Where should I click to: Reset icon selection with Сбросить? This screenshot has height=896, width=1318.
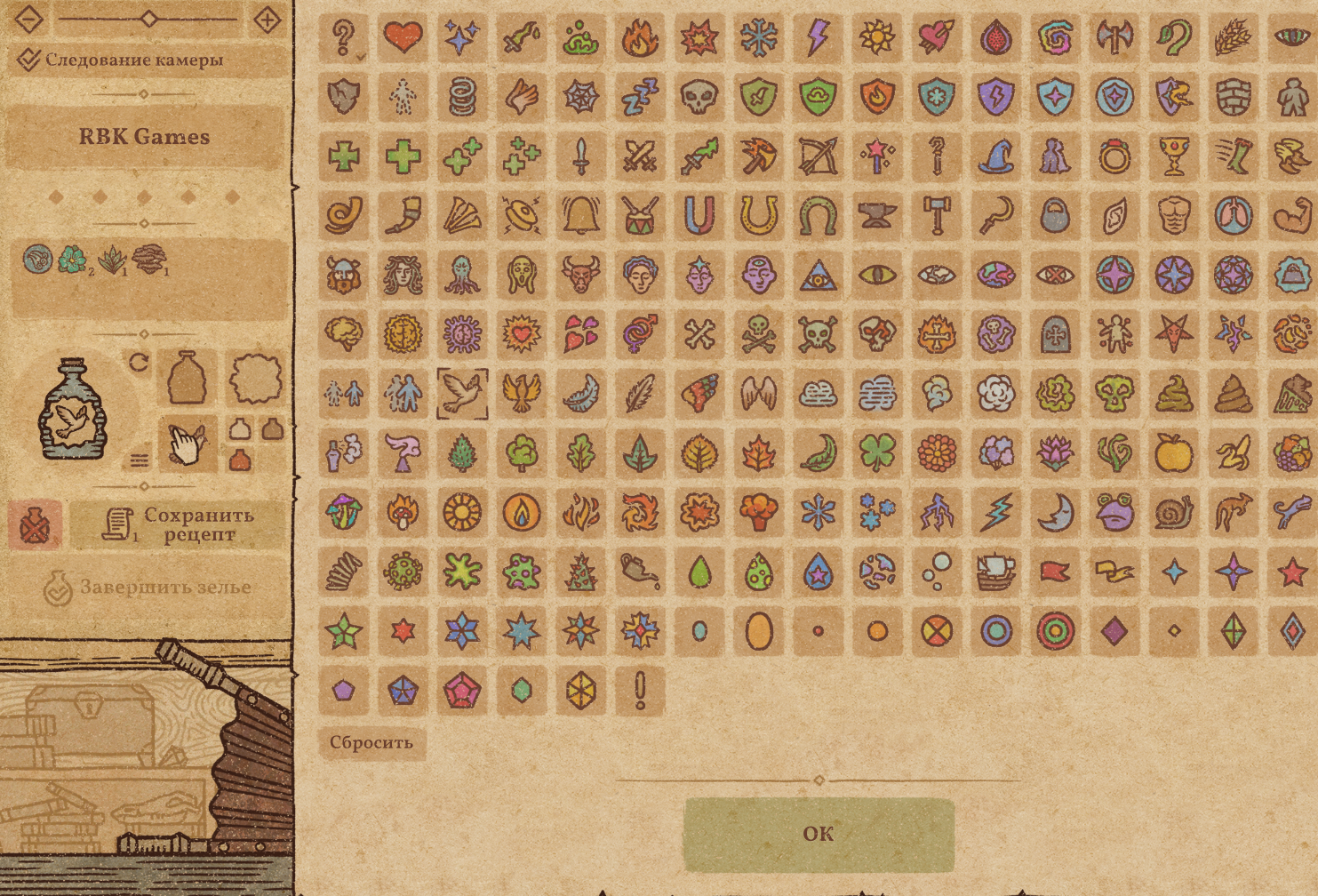pos(371,742)
